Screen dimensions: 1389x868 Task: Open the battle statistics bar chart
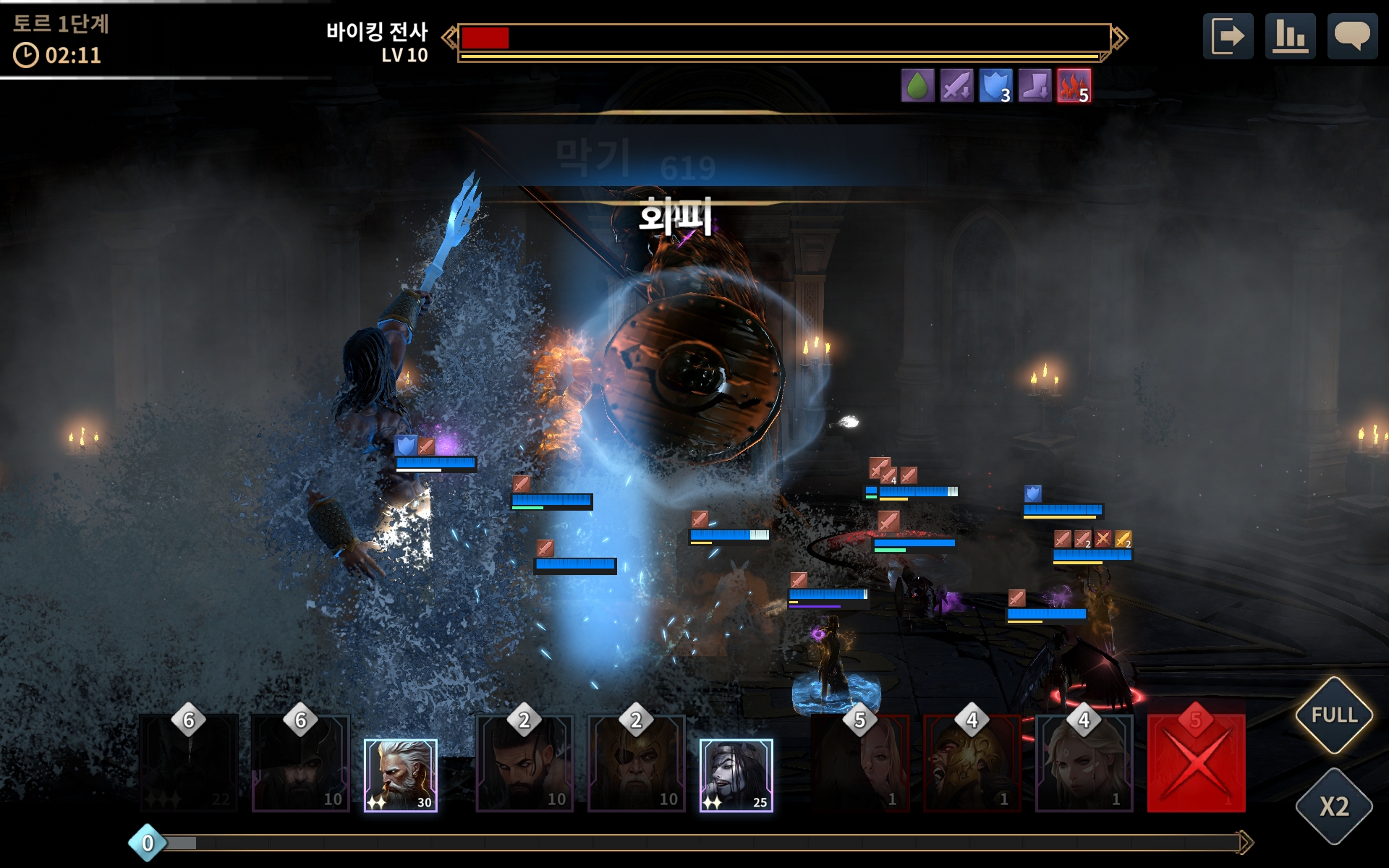pos(1290,35)
